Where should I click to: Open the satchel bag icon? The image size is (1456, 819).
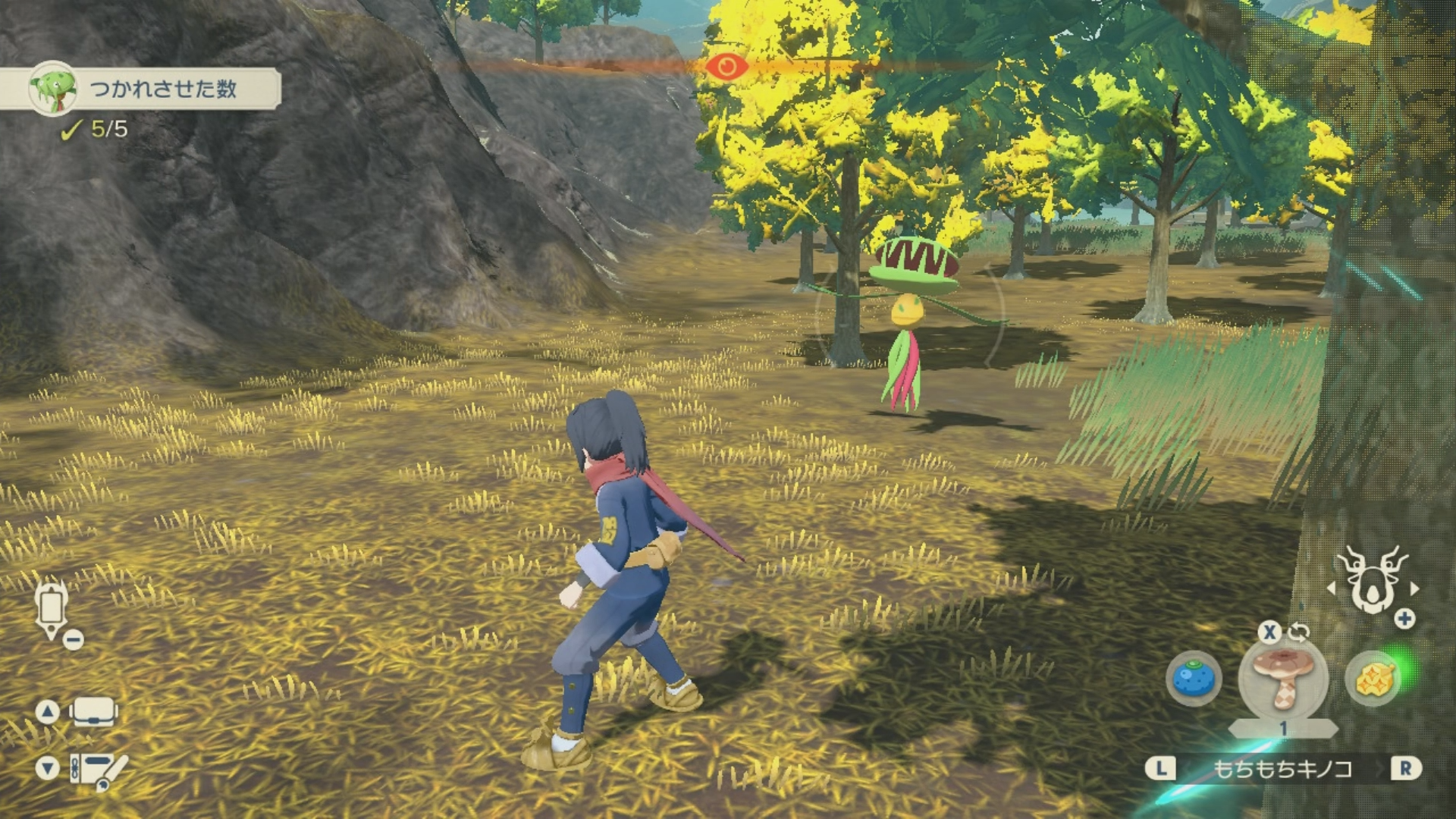click(x=94, y=712)
